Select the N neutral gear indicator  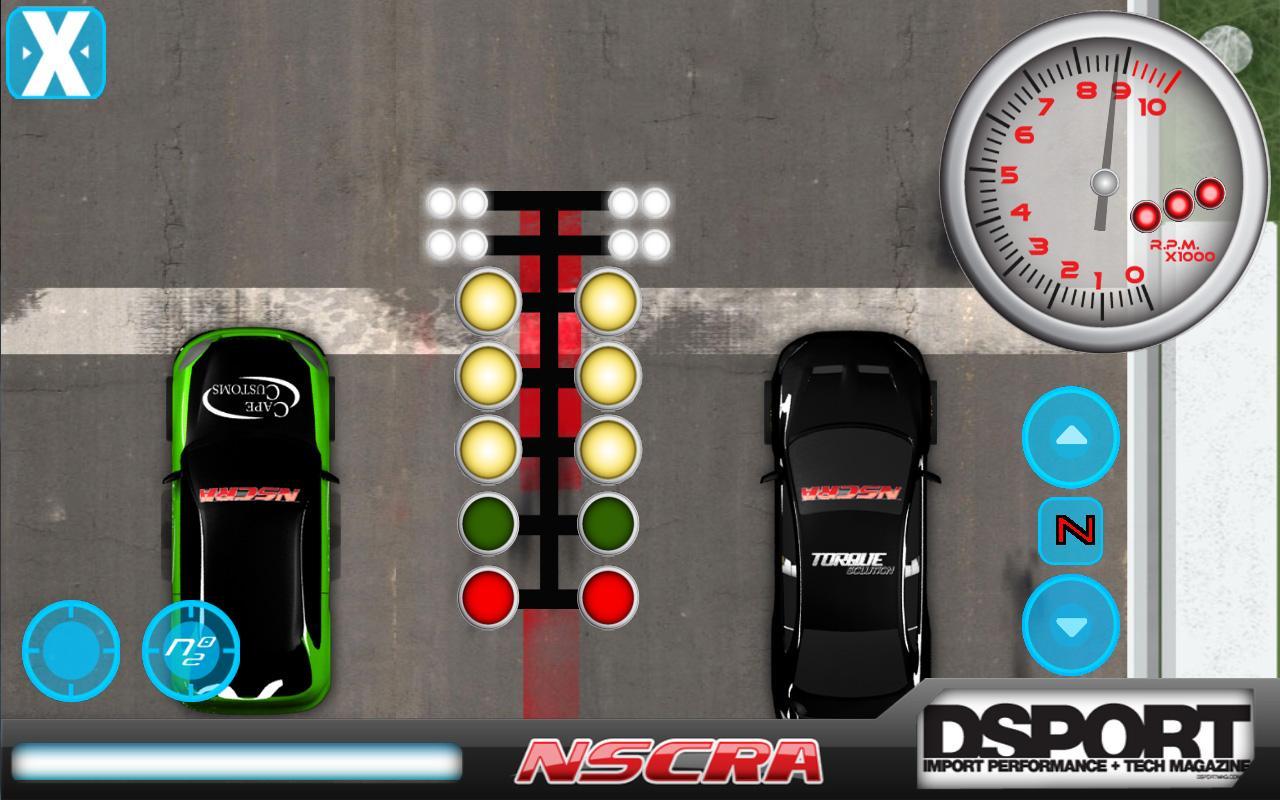pyautogui.click(x=1070, y=530)
